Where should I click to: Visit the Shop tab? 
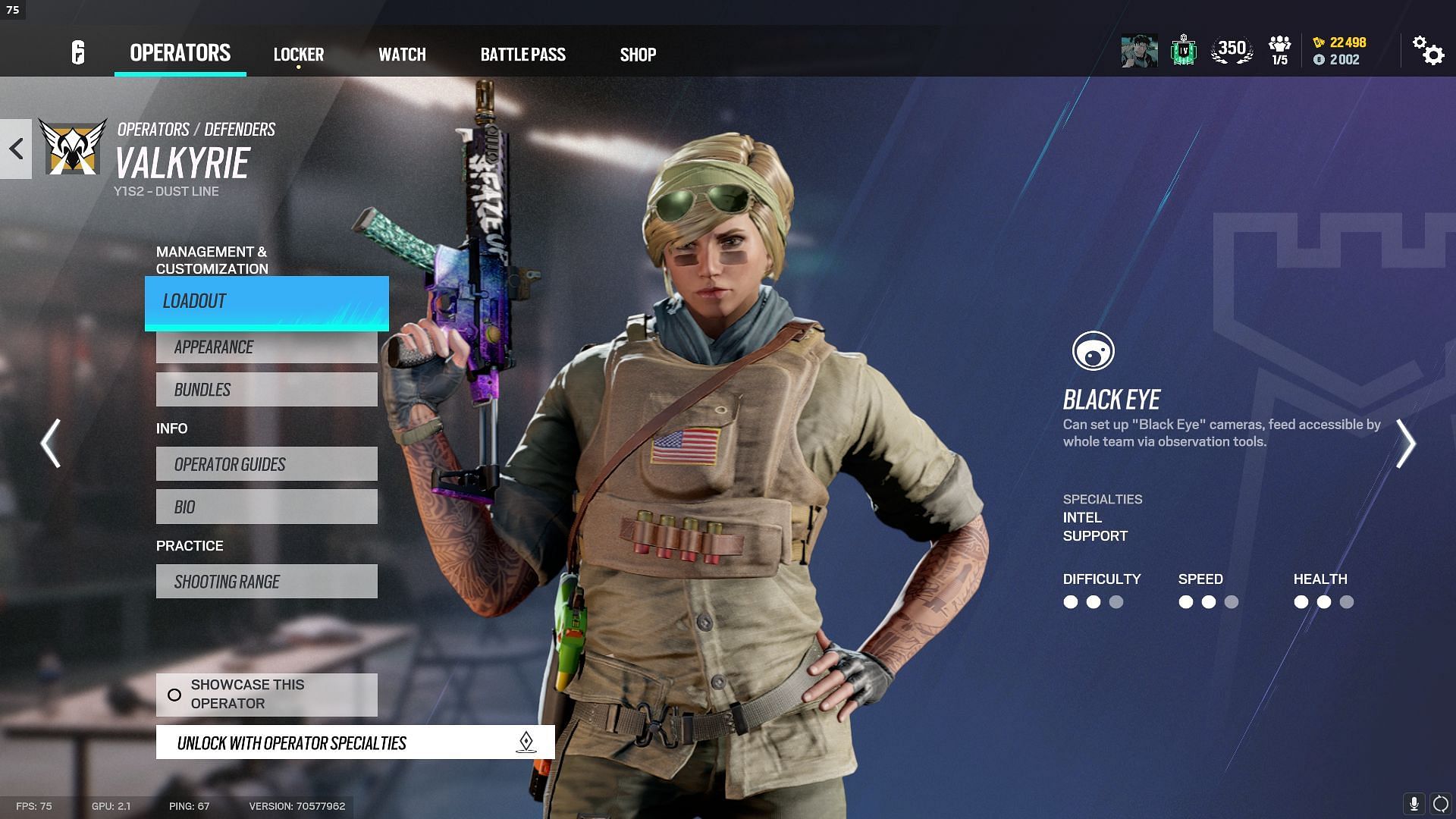click(x=638, y=55)
